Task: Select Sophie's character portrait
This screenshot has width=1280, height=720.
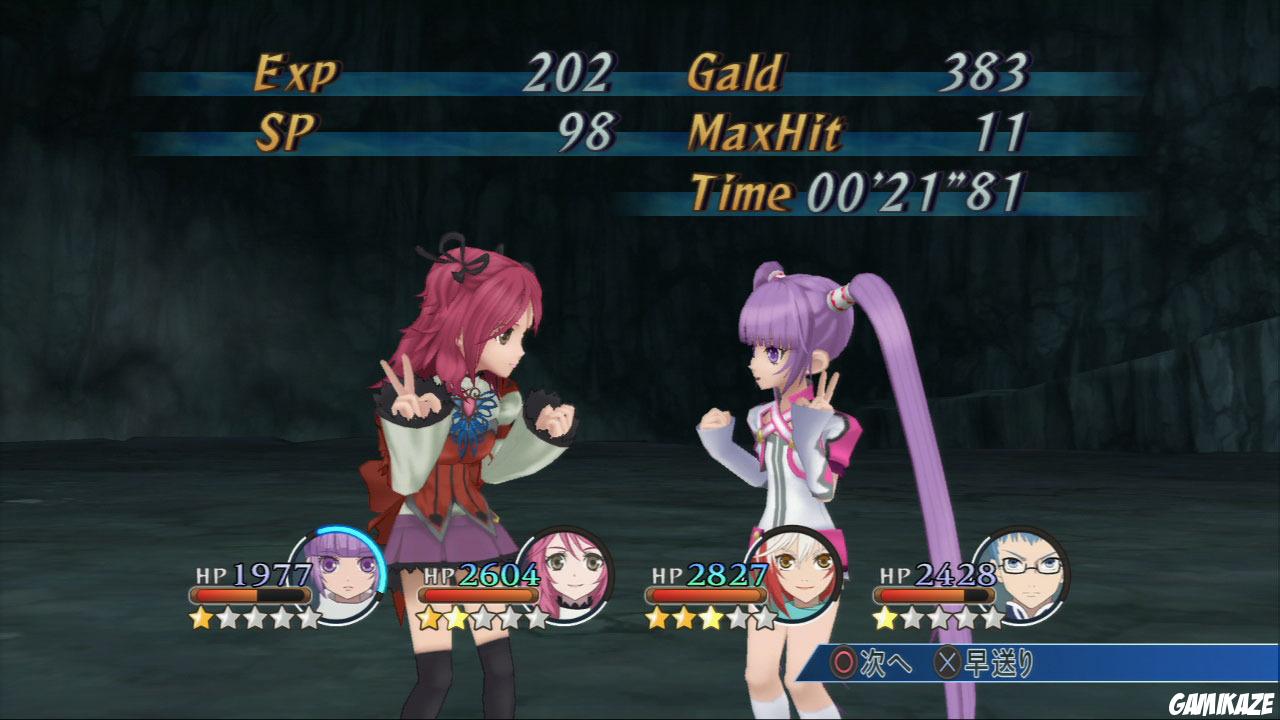Action: point(341,573)
